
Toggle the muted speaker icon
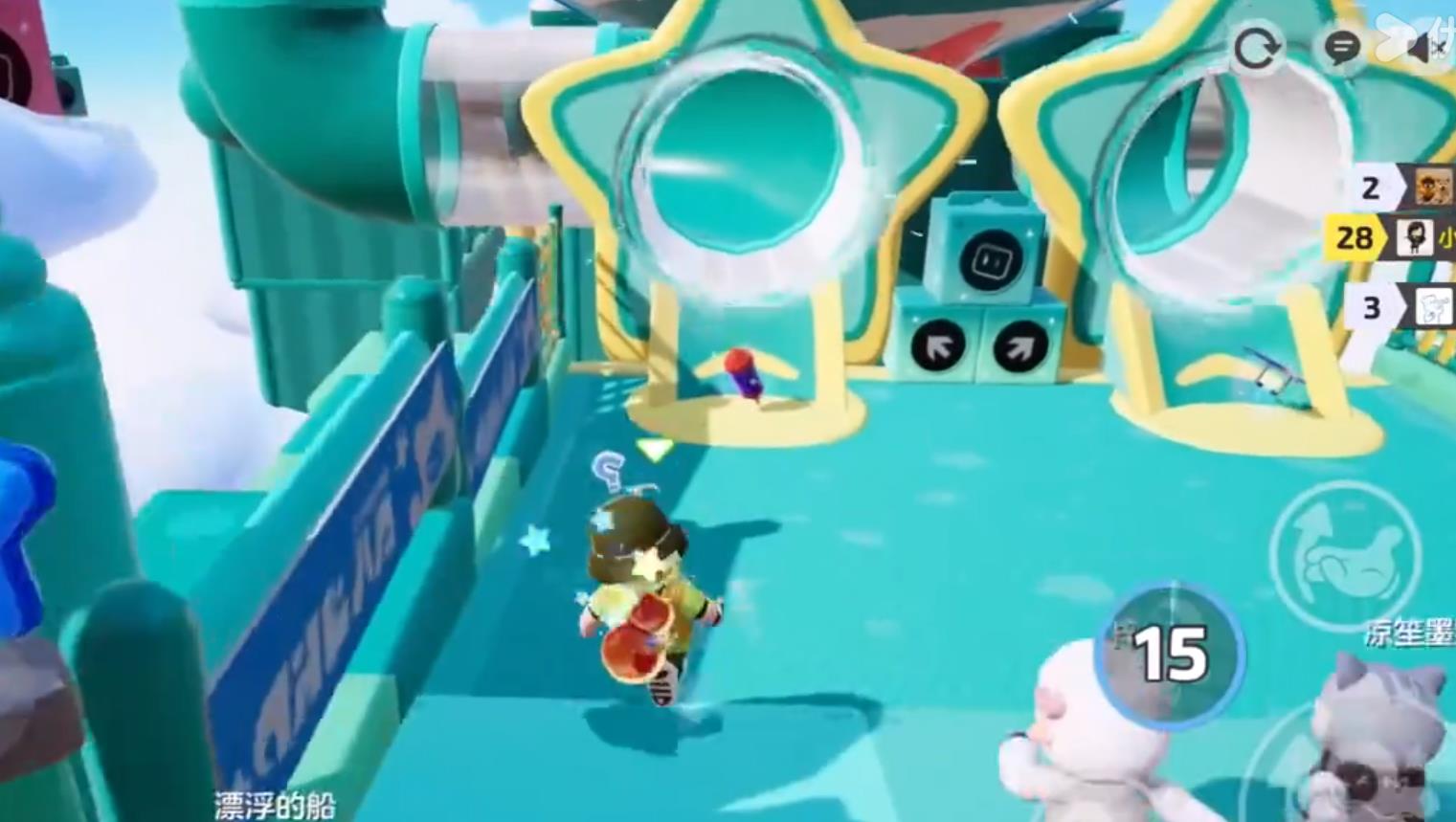pos(1426,47)
